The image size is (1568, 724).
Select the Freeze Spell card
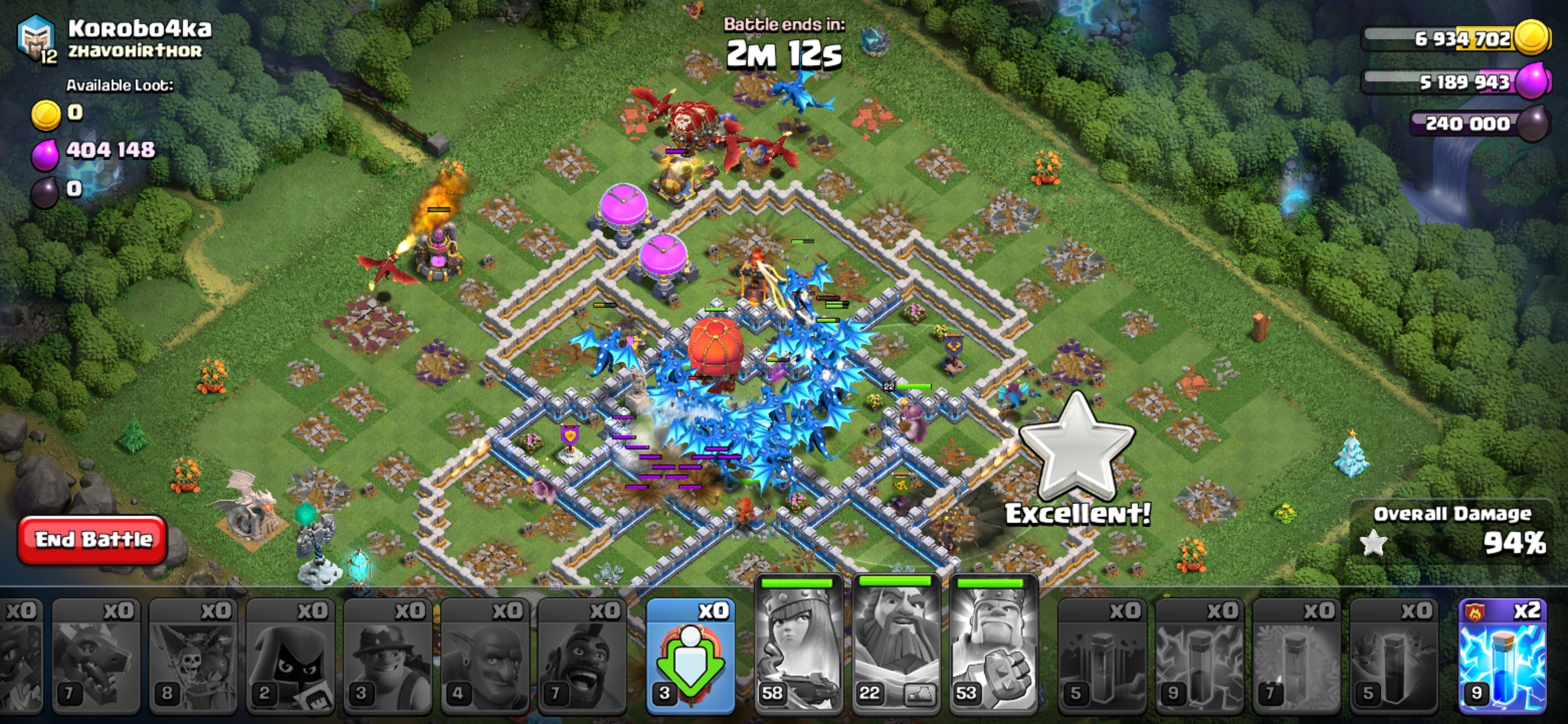point(1296,656)
